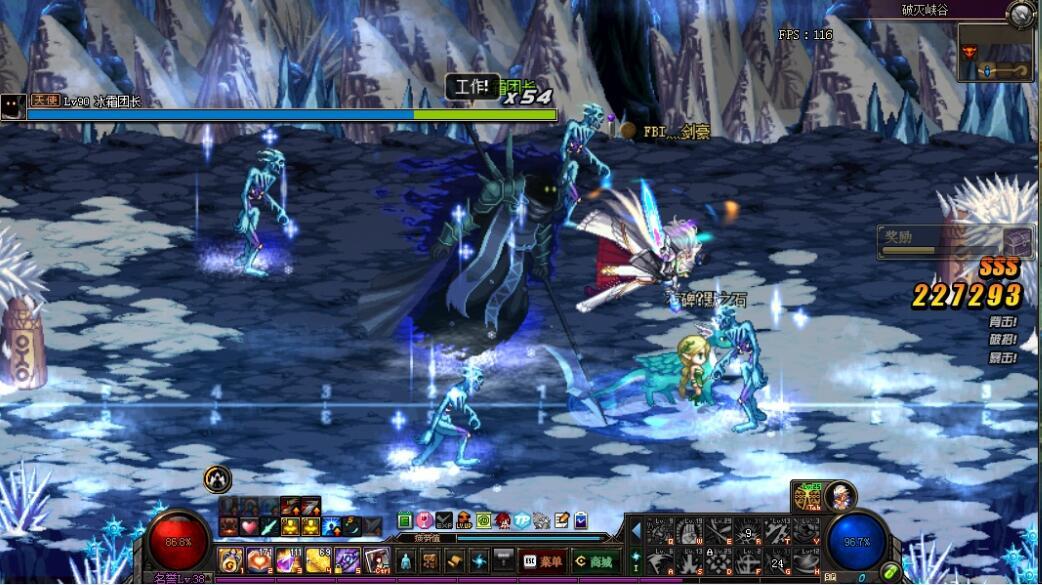Use the locked skill bound to D
This screenshot has height=585, width=1042.
coord(717,560)
